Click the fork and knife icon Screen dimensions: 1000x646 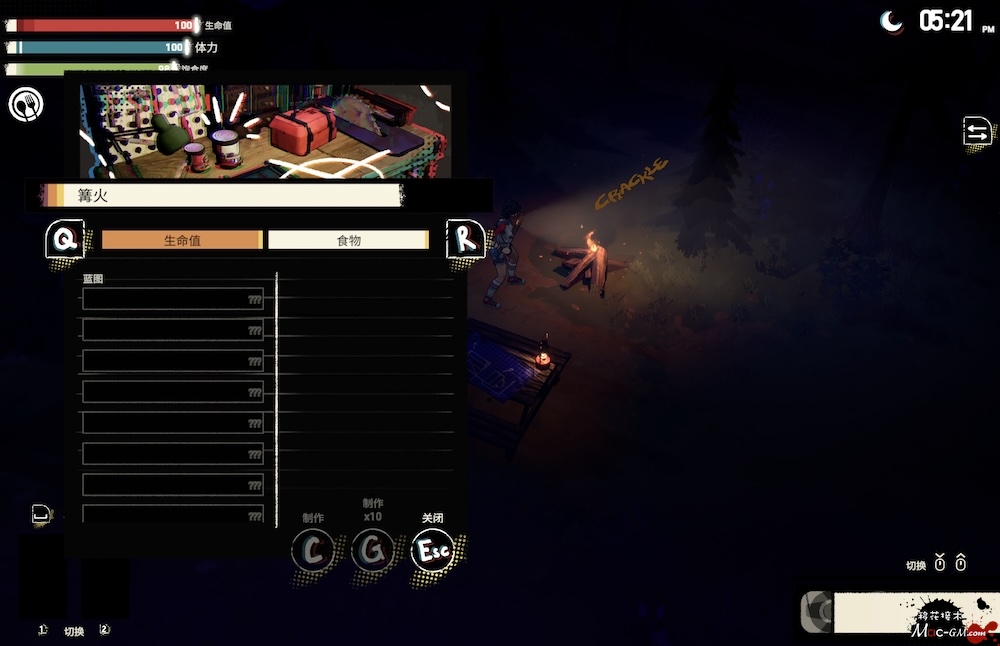(x=26, y=104)
